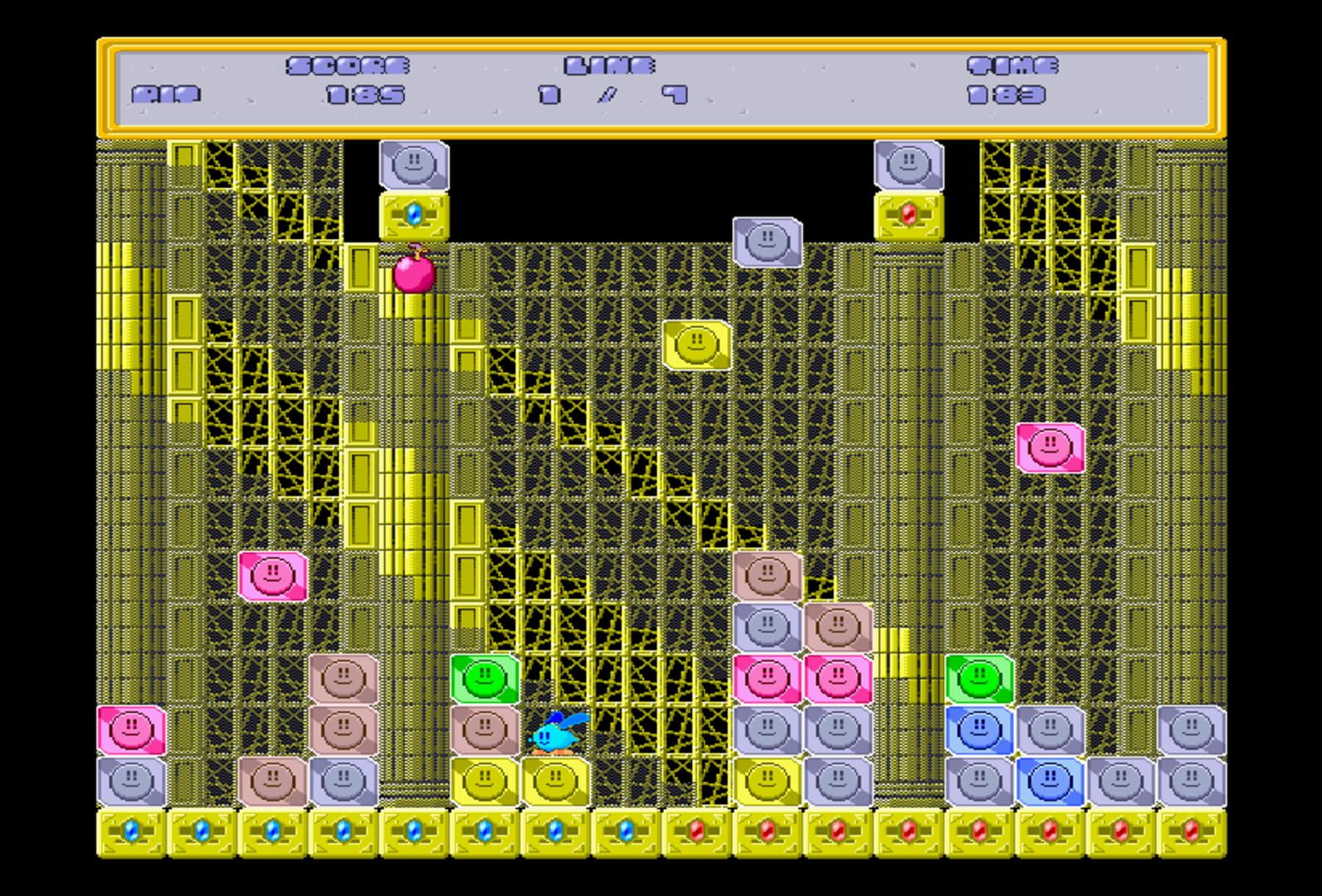Click the blue gem block under the top-left smiley
The image size is (1322, 896).
tap(414, 214)
